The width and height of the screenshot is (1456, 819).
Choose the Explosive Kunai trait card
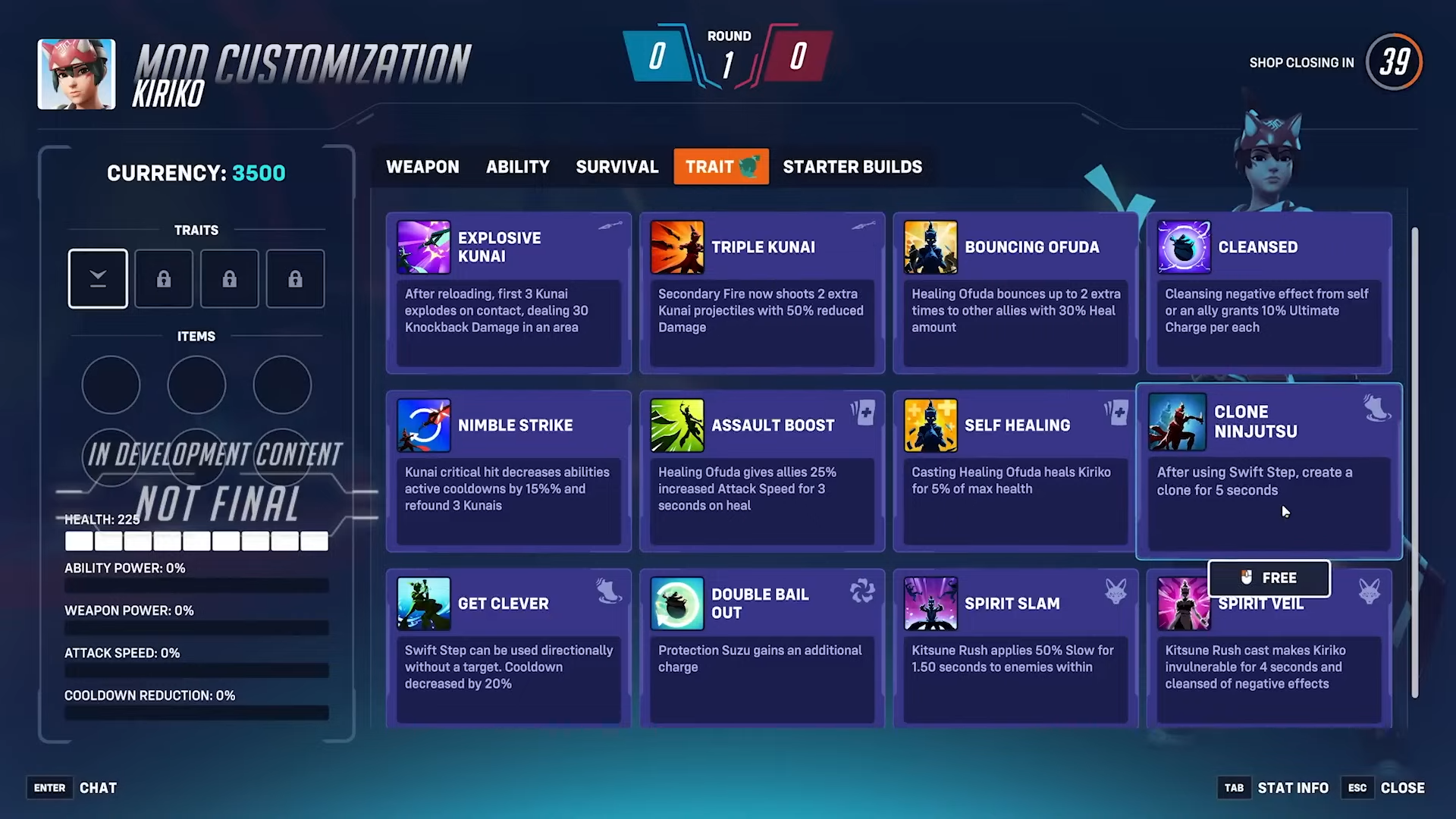click(508, 293)
